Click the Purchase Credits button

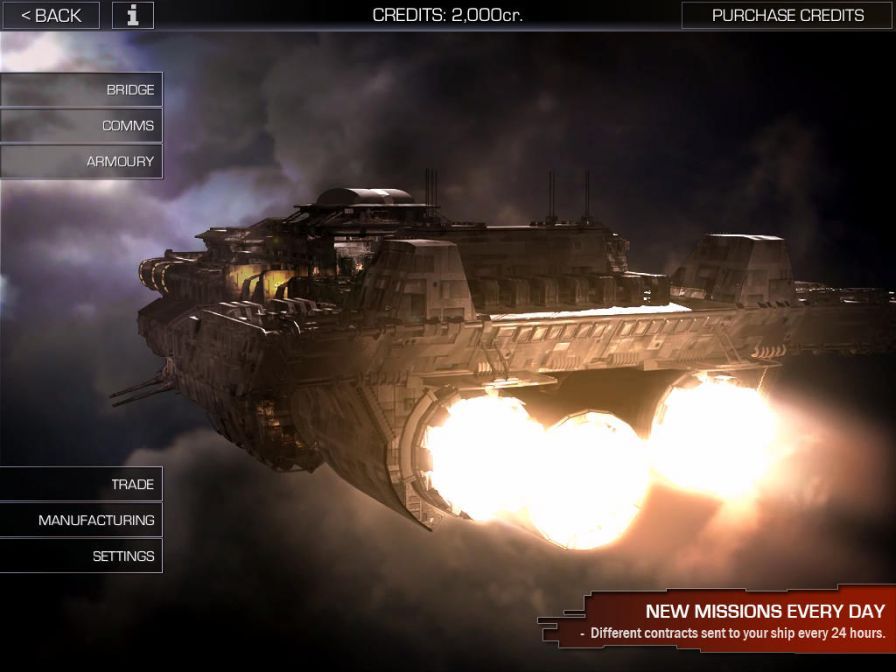coord(787,15)
